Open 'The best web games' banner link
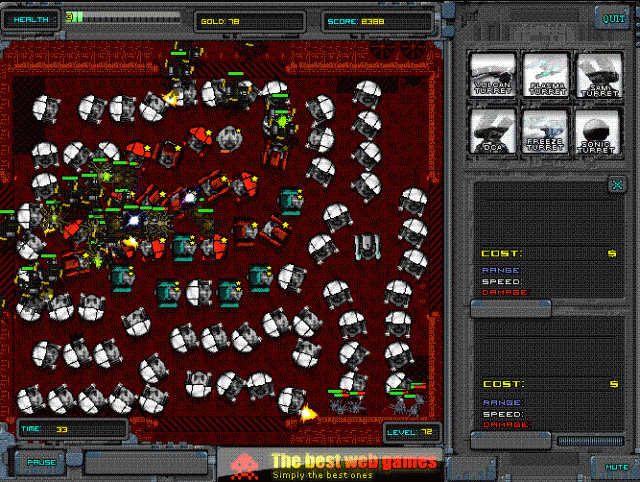 pos(354,463)
